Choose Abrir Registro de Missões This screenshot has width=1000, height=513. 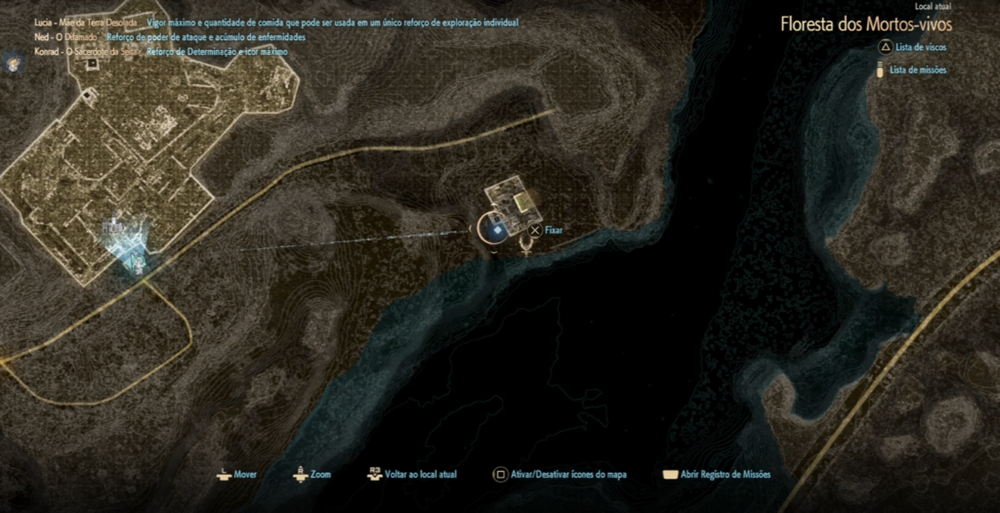pos(716,474)
